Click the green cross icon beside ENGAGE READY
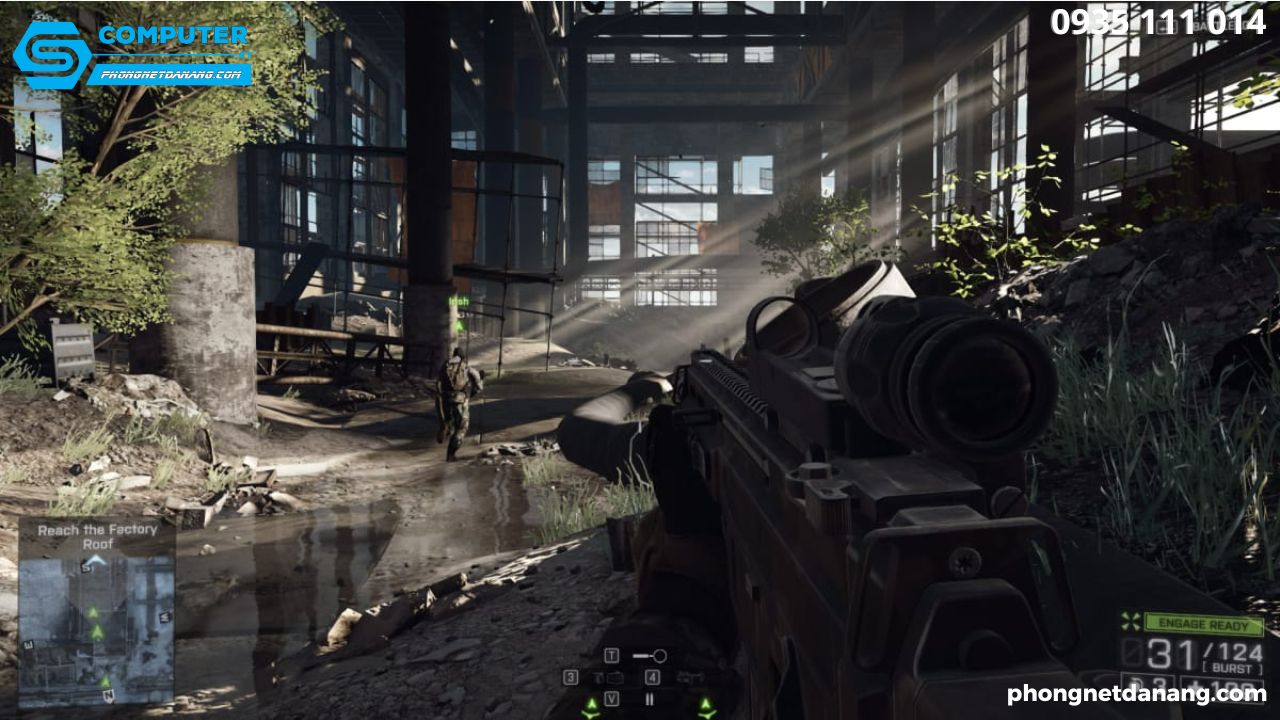Screen dimensions: 1280x720 [1131, 623]
